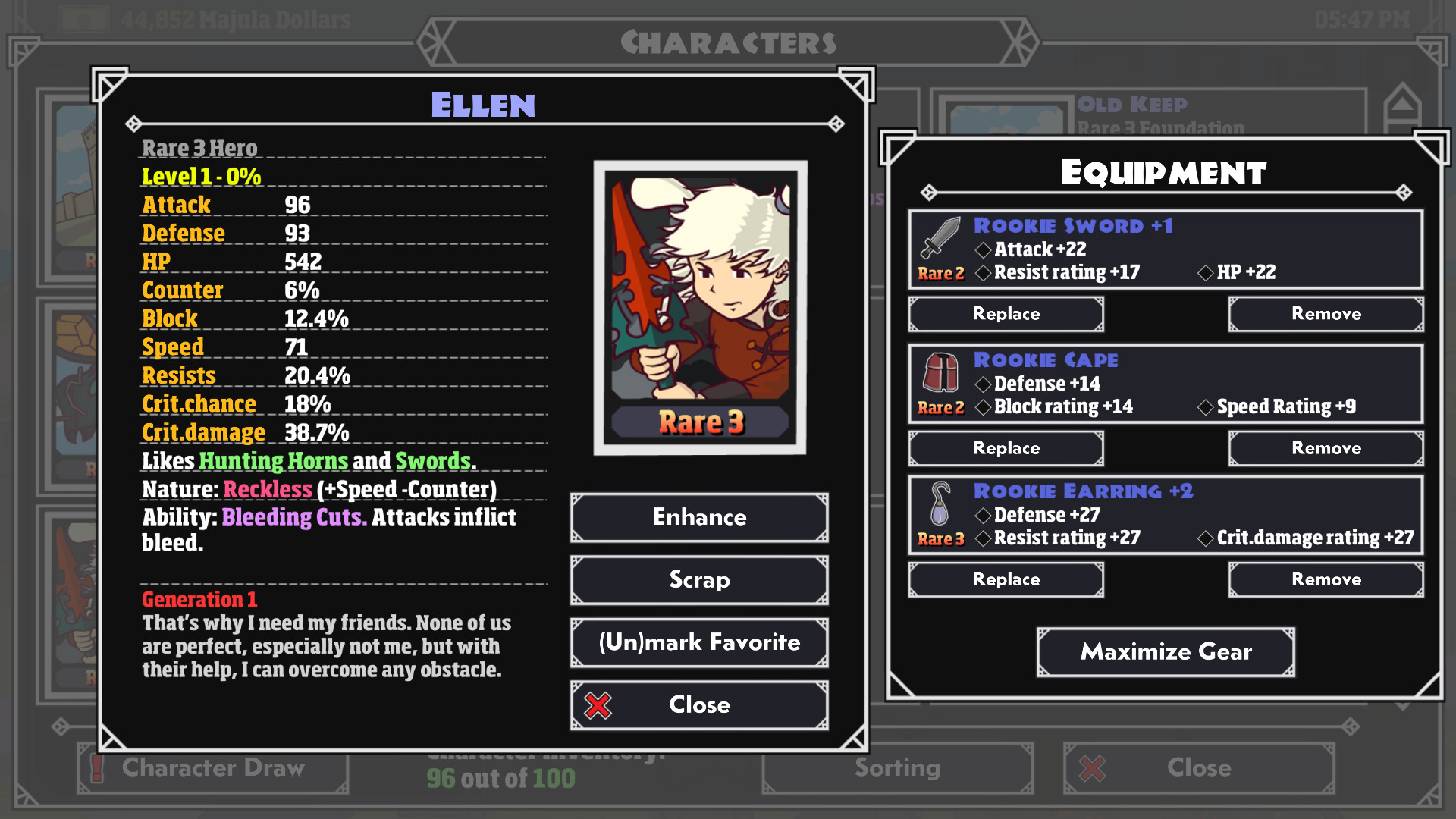
Task: Click the Characters header
Action: [729, 42]
